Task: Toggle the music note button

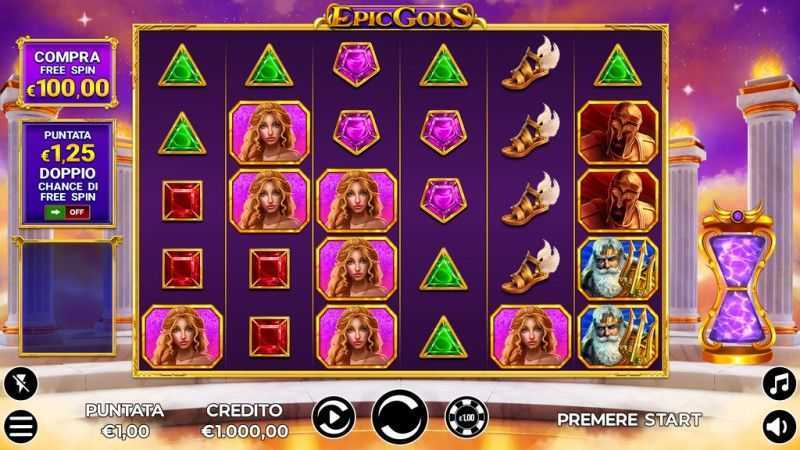Action: click(x=777, y=382)
